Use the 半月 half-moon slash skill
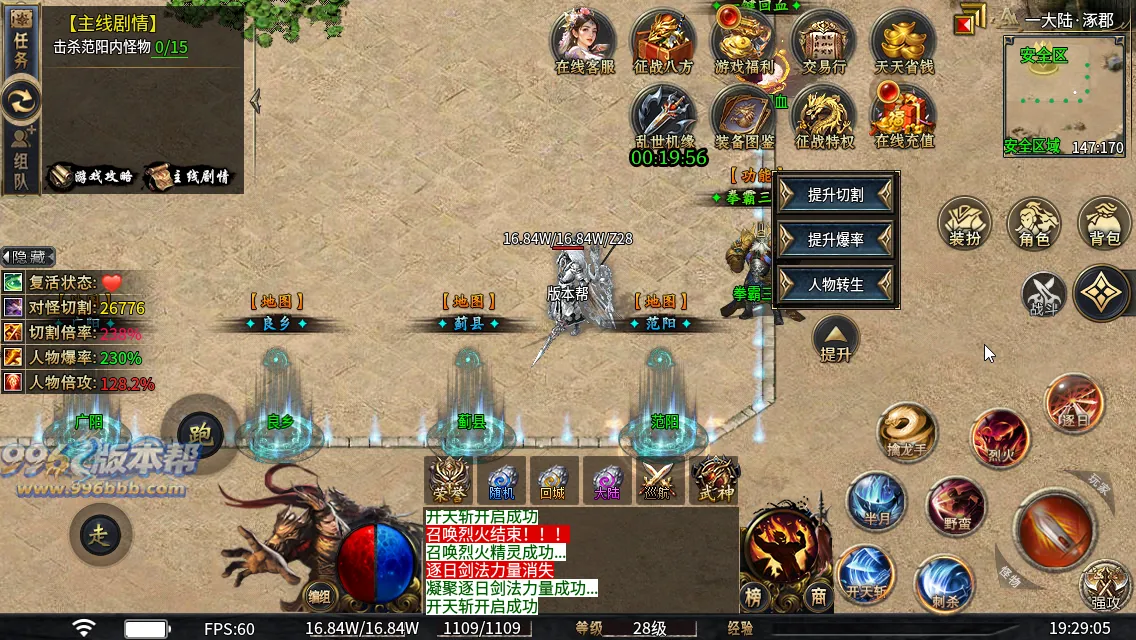The height and width of the screenshot is (640, 1136). coord(876,500)
